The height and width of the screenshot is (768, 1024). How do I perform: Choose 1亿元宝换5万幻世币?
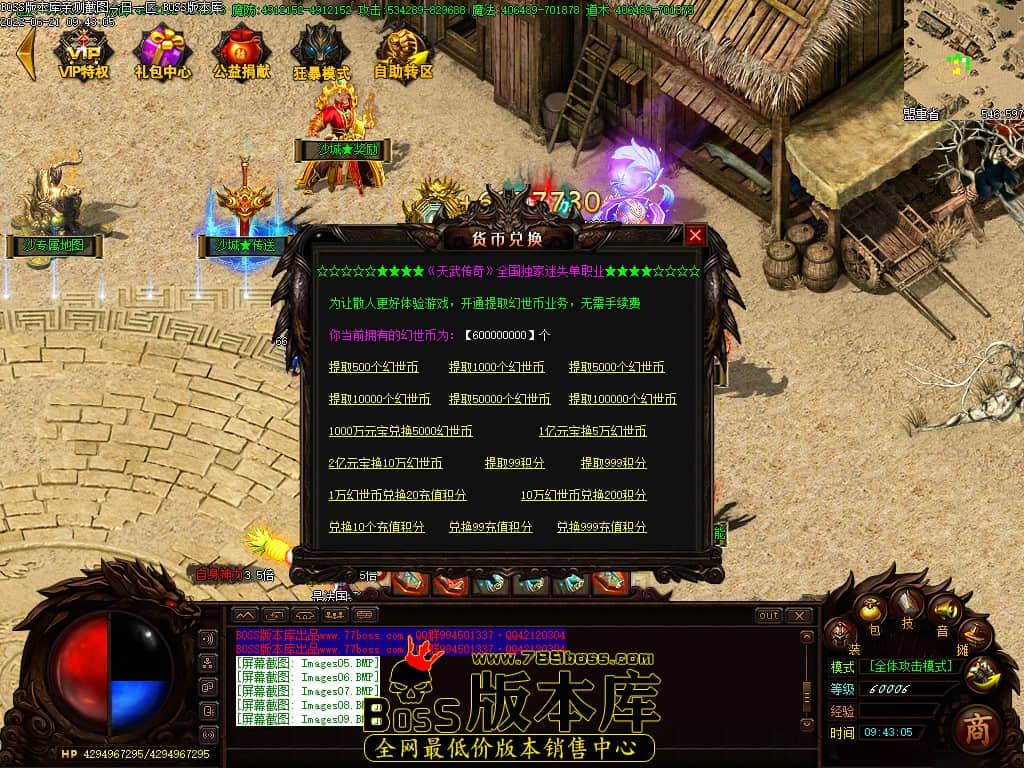[592, 431]
